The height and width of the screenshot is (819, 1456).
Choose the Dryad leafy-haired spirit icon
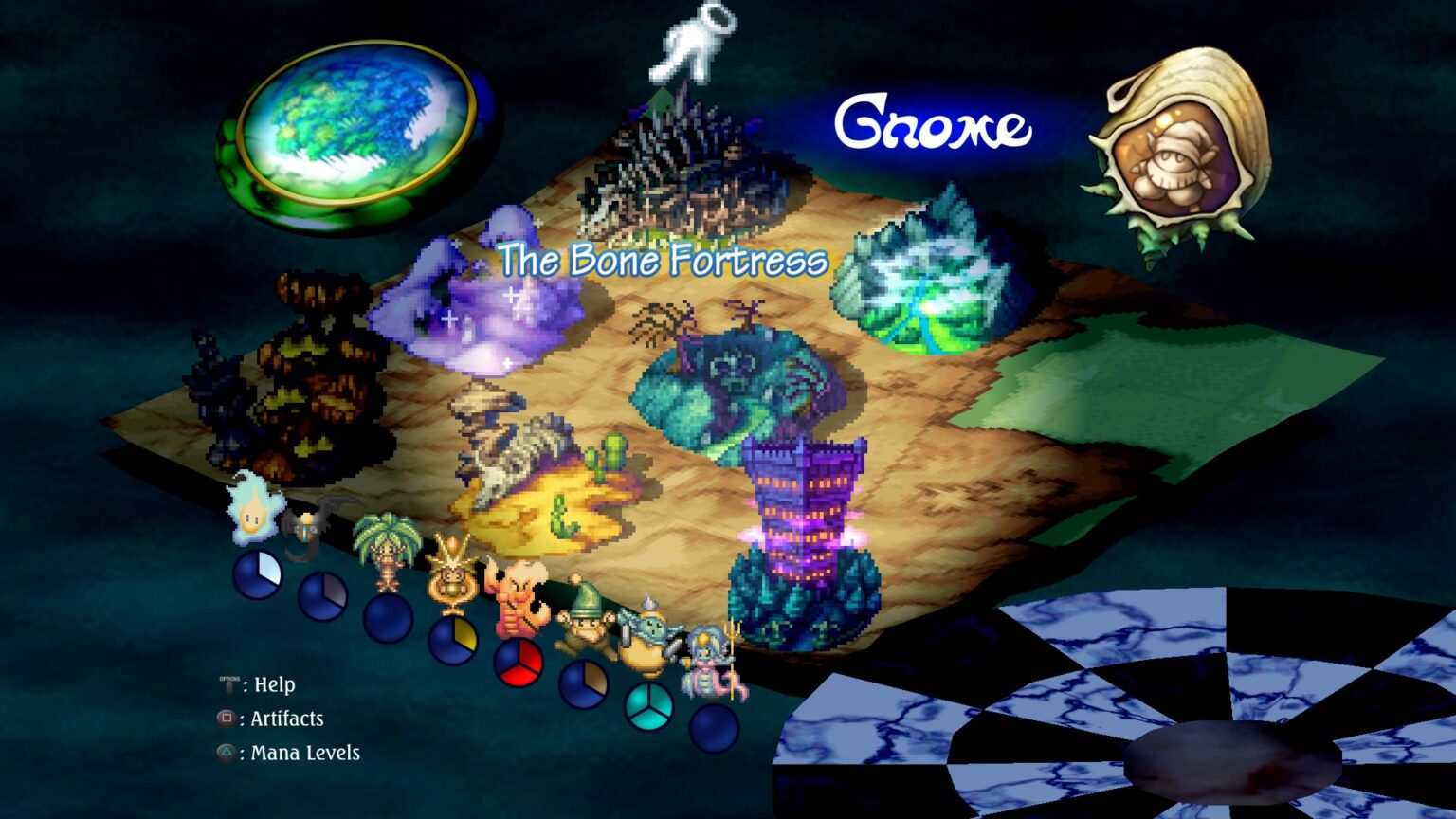tap(387, 550)
